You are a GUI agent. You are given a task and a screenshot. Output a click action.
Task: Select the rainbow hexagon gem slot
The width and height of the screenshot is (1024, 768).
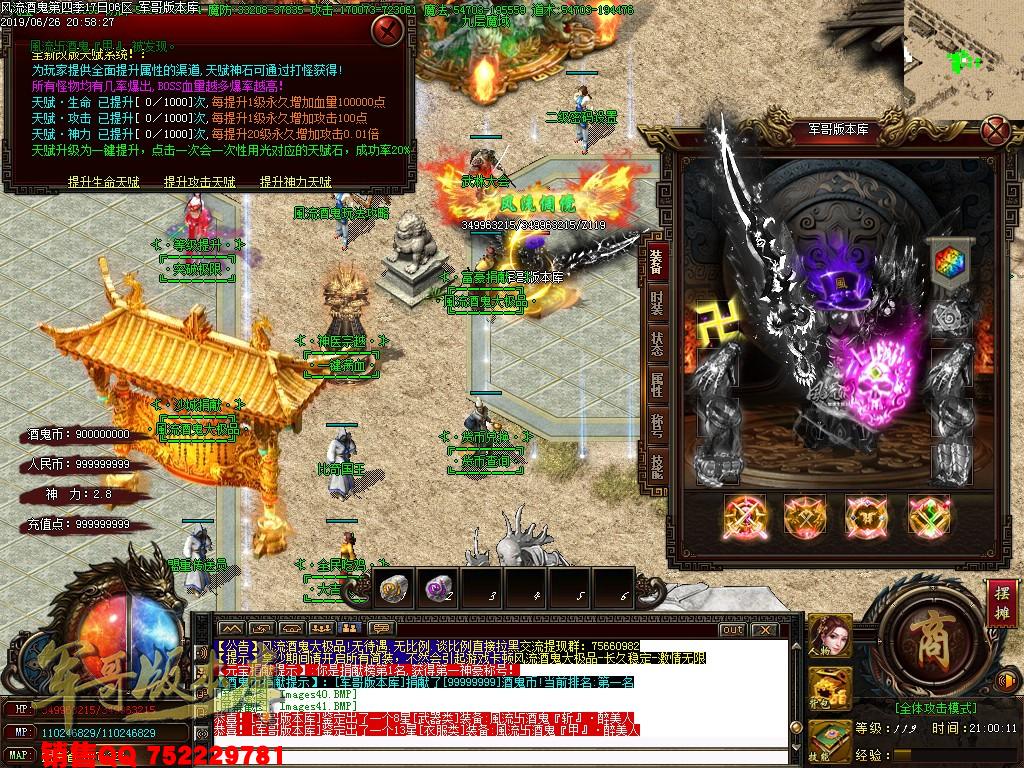946,262
